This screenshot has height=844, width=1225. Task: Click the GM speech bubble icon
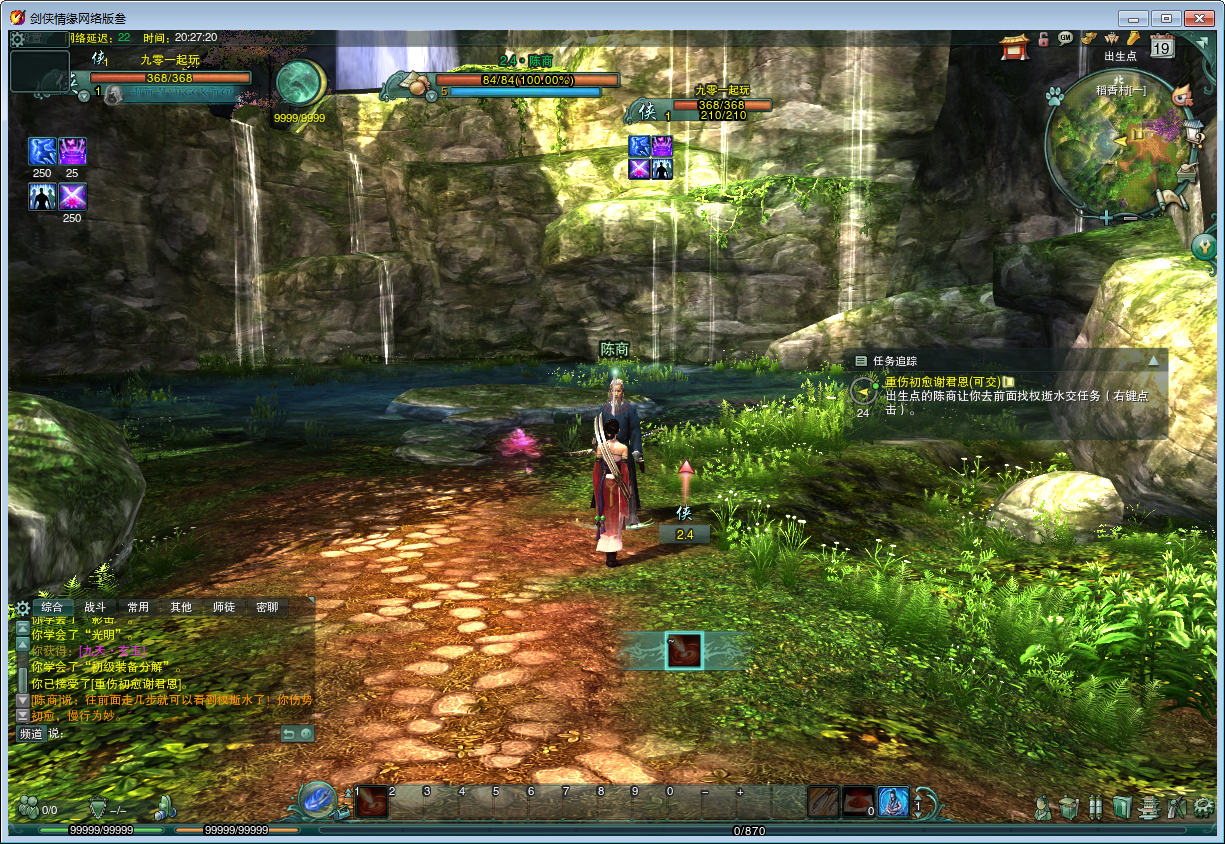click(x=1066, y=38)
